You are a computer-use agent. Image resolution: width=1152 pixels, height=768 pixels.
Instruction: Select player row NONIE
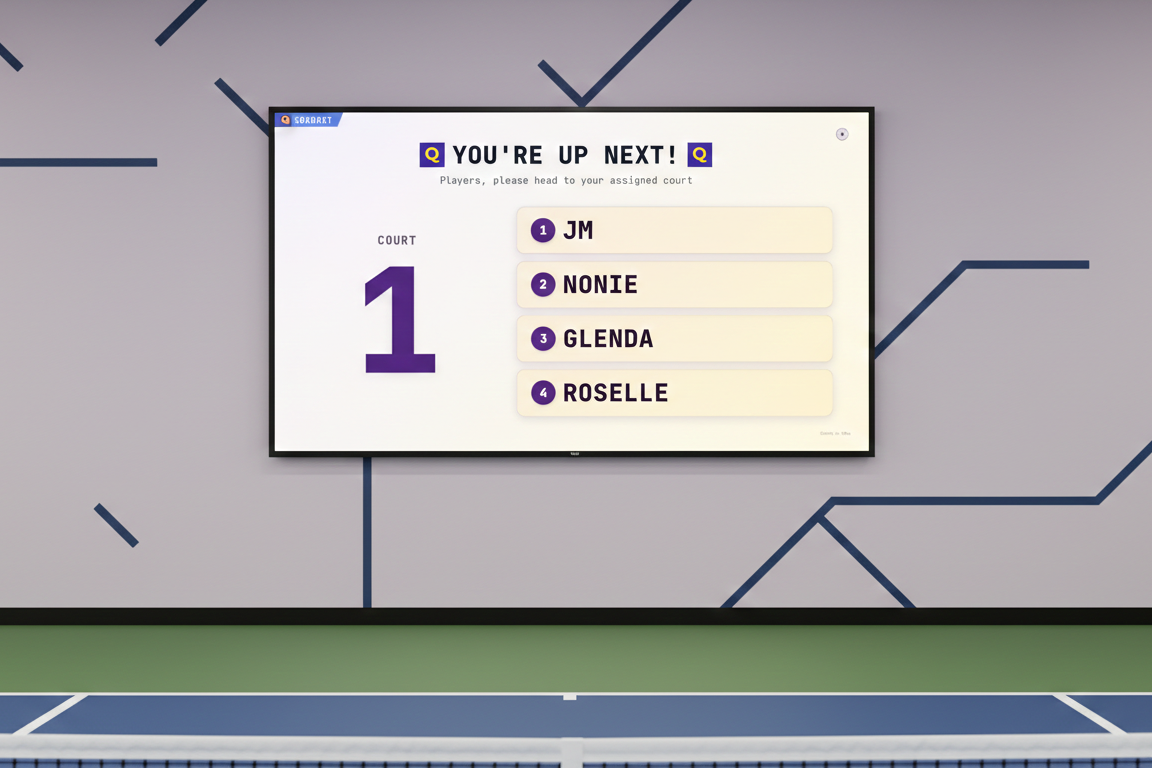[674, 285]
